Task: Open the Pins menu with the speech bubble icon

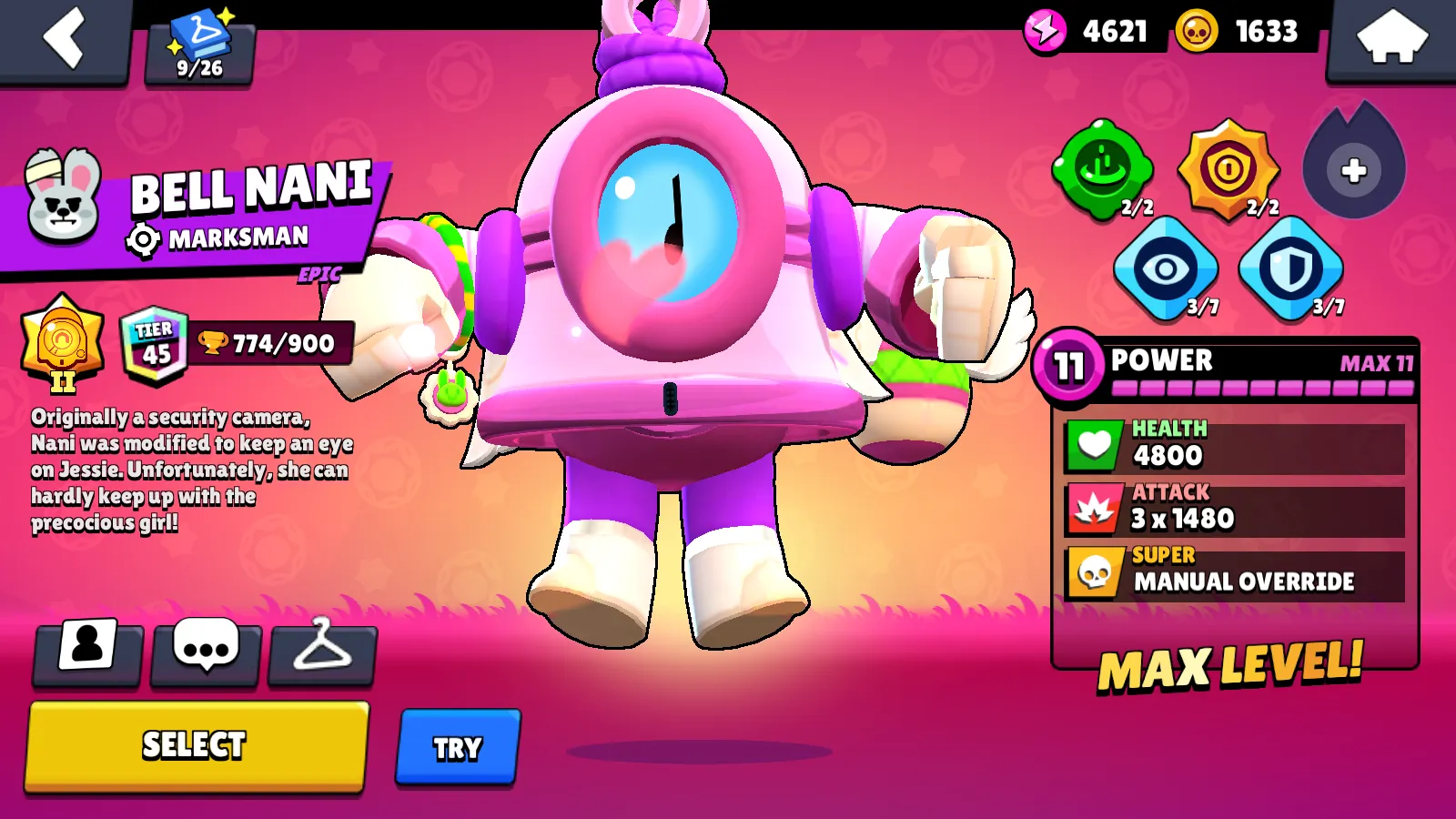Action: point(205,654)
